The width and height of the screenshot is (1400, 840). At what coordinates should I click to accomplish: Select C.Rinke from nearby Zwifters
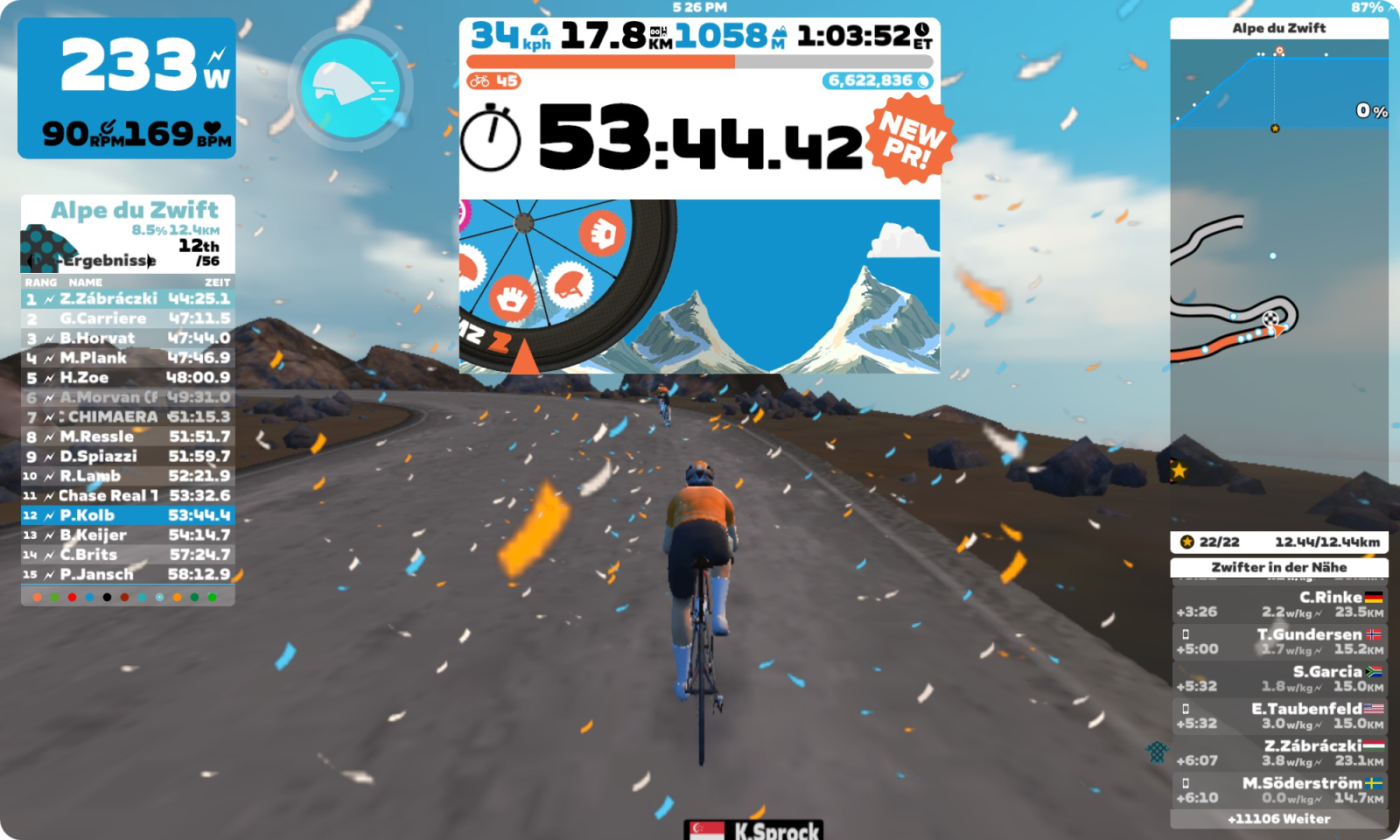coord(1278,604)
